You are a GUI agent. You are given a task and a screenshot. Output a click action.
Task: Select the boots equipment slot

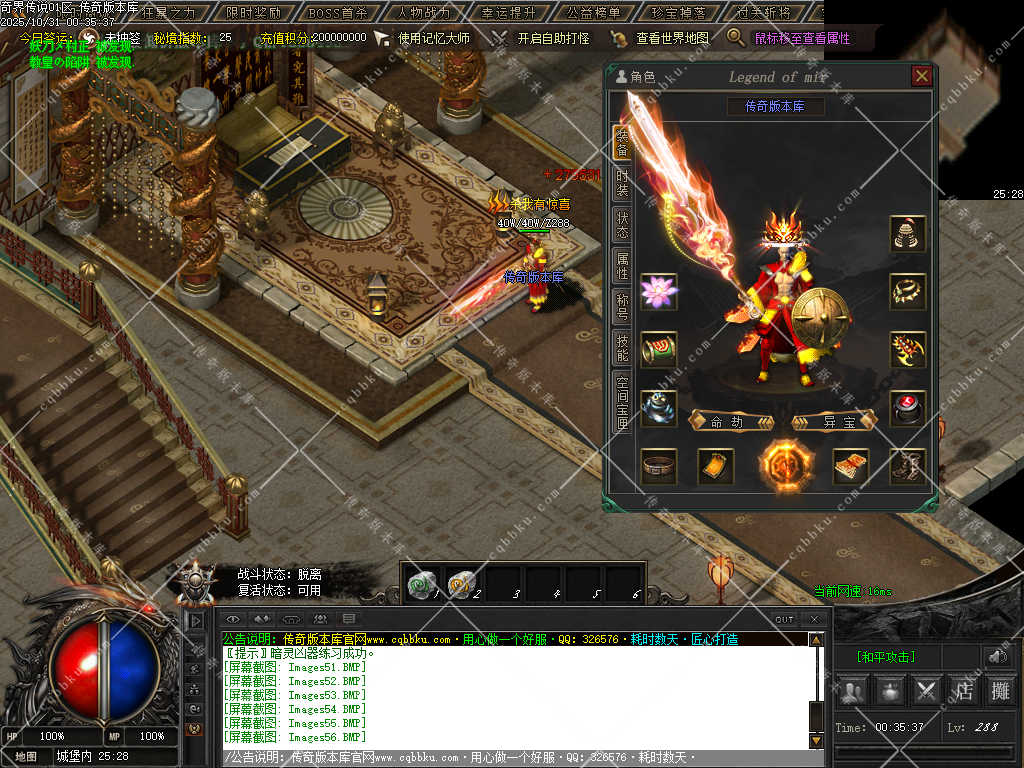pos(908,466)
